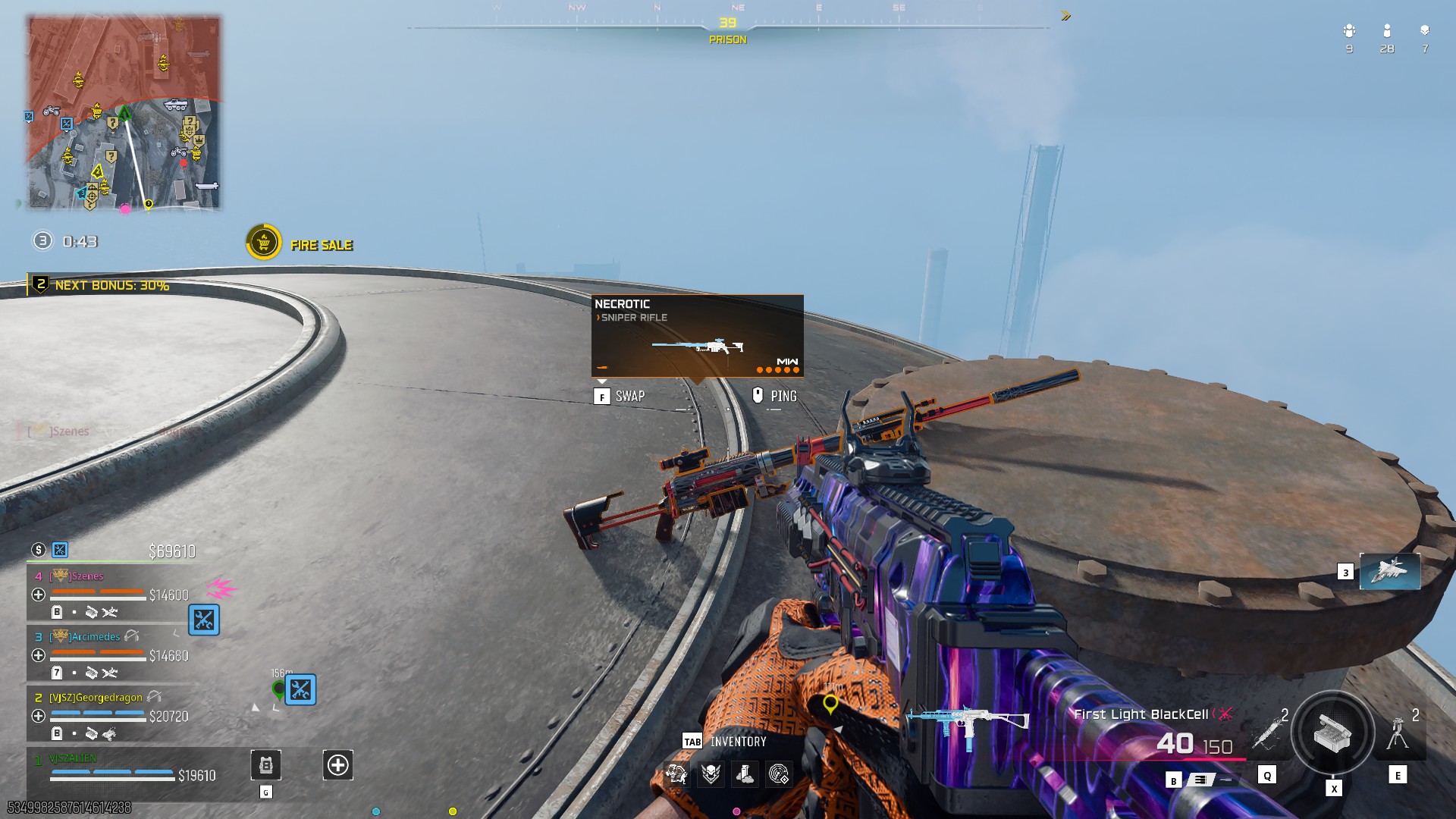Viewport: 1456px width, 819px height.
Task: Click the circled plus self-revive icon
Action: point(337,765)
